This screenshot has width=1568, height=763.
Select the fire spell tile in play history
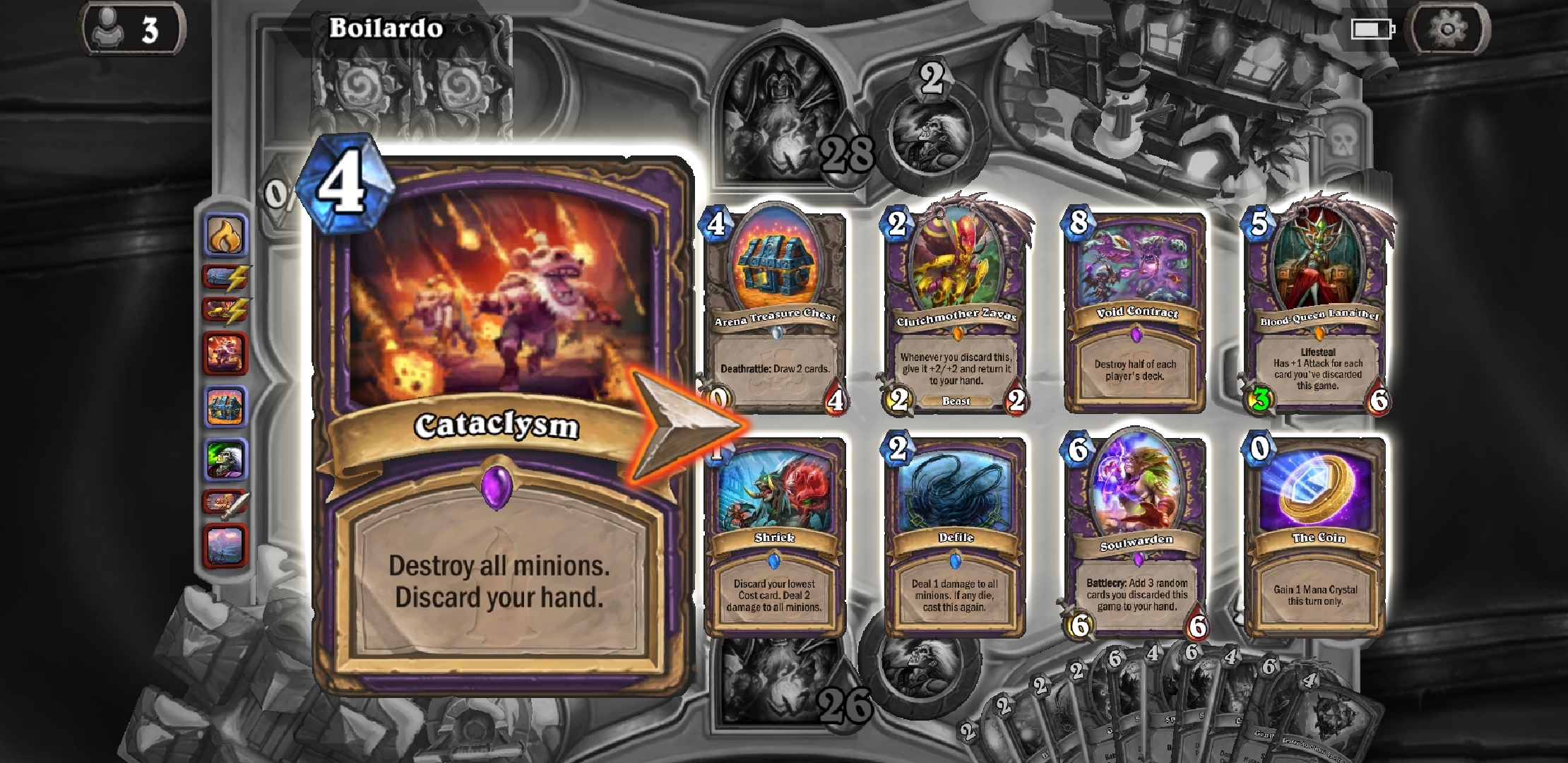click(226, 237)
